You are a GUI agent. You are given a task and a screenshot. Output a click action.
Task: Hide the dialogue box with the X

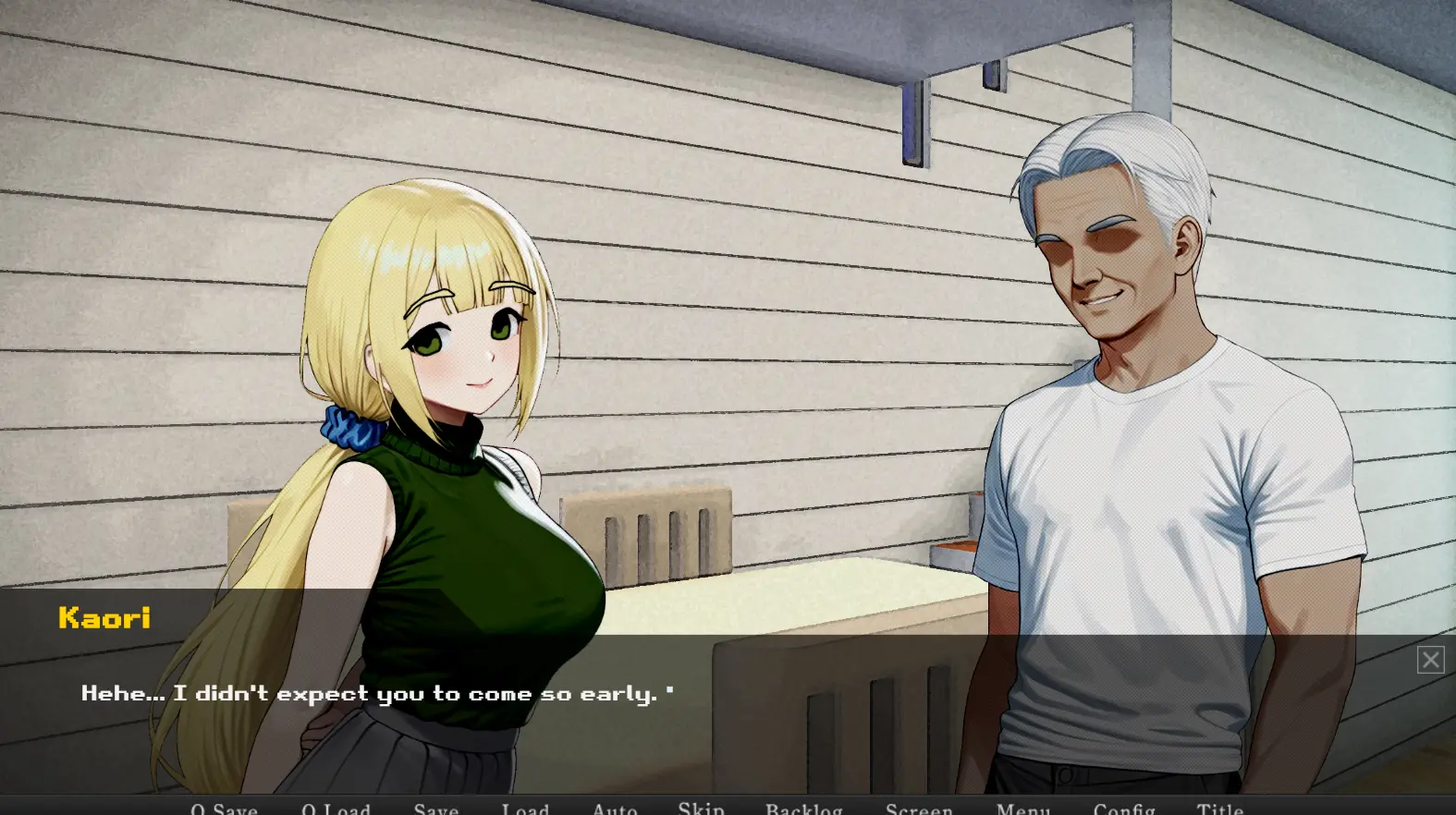(1430, 660)
